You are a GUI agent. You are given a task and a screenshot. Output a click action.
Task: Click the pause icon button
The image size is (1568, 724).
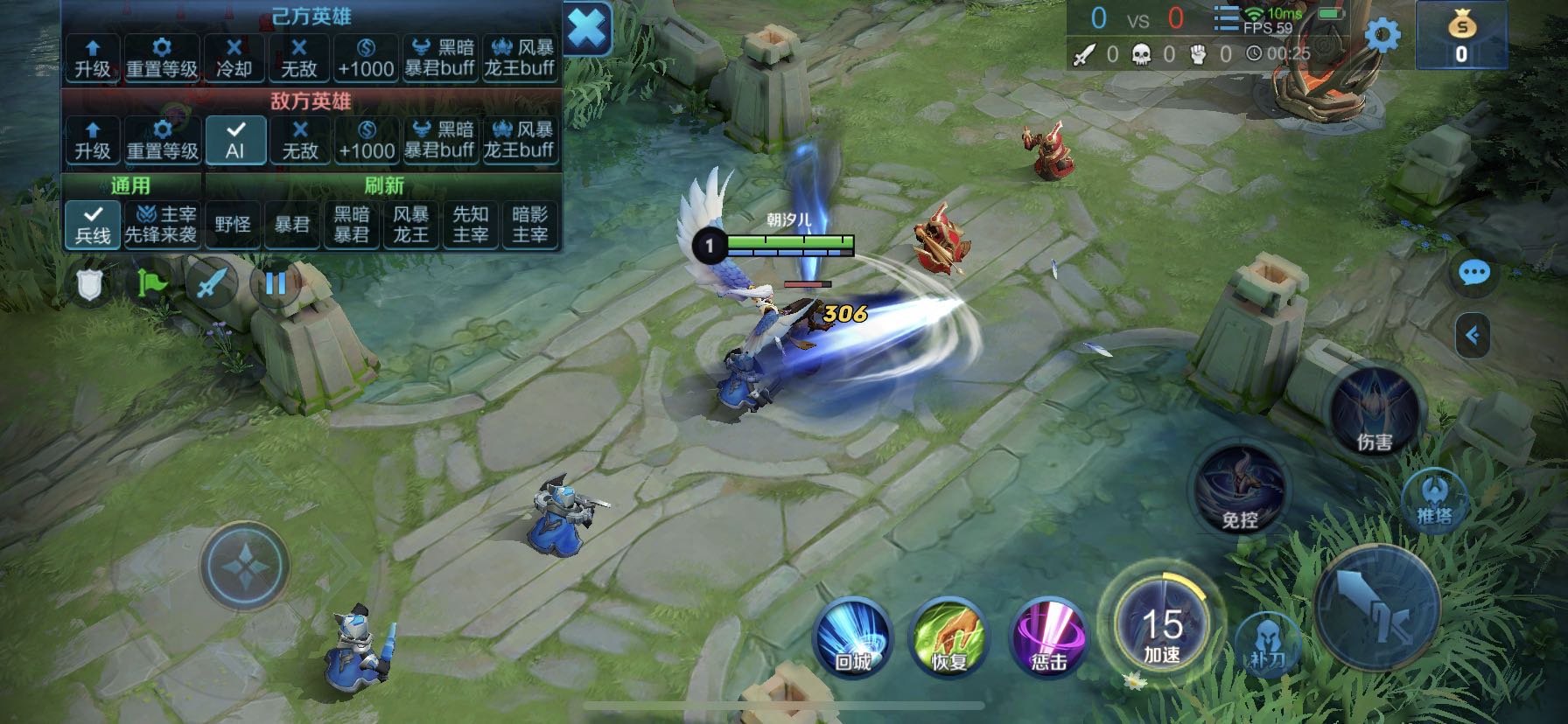(x=276, y=283)
